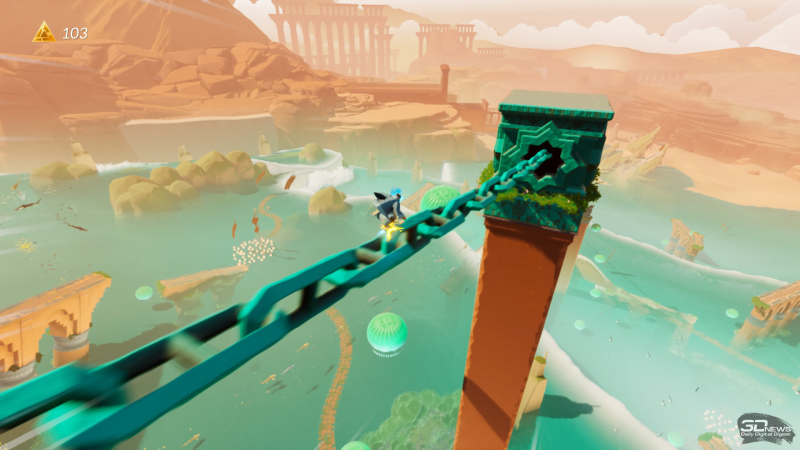
Task: Click the 3DNews watermark logo
Action: [765, 429]
